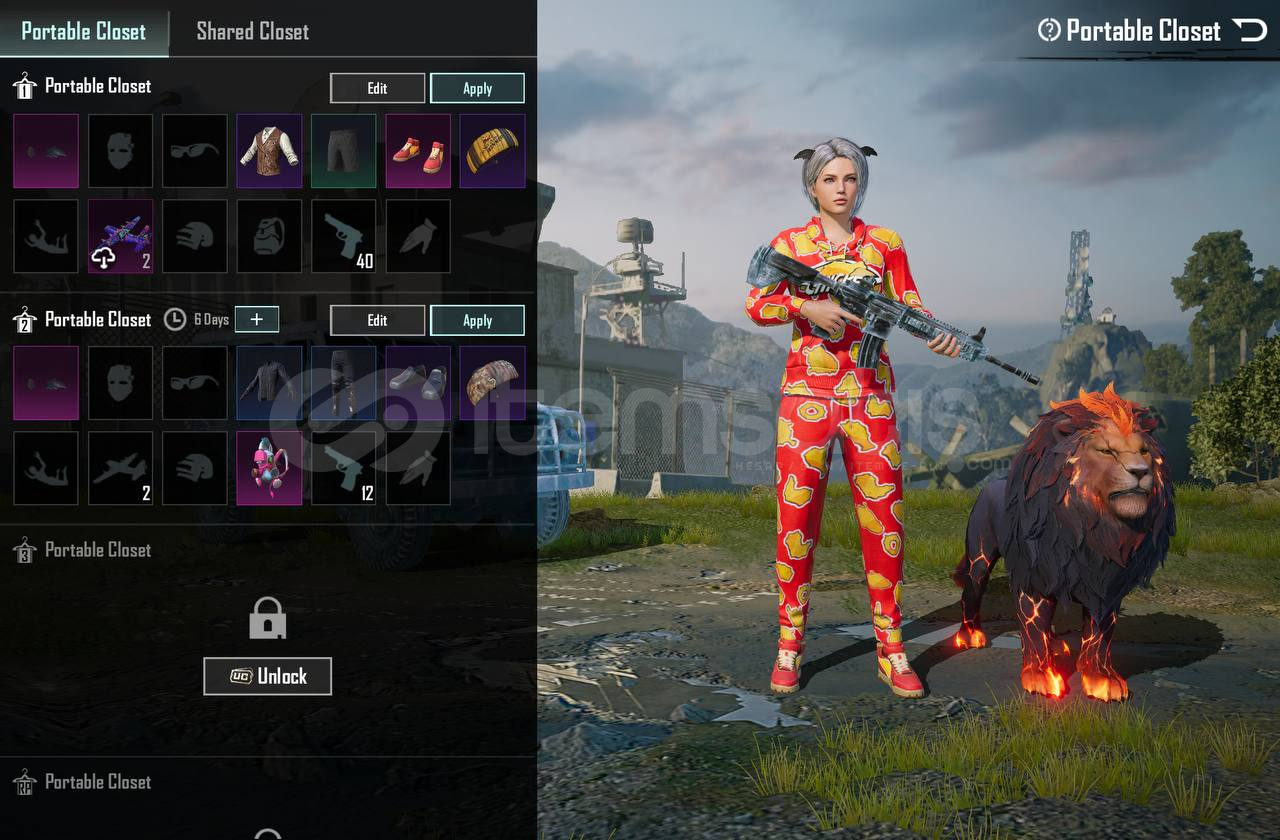Switch to the Shared Closet tab
The height and width of the screenshot is (840, 1280).
(252, 31)
